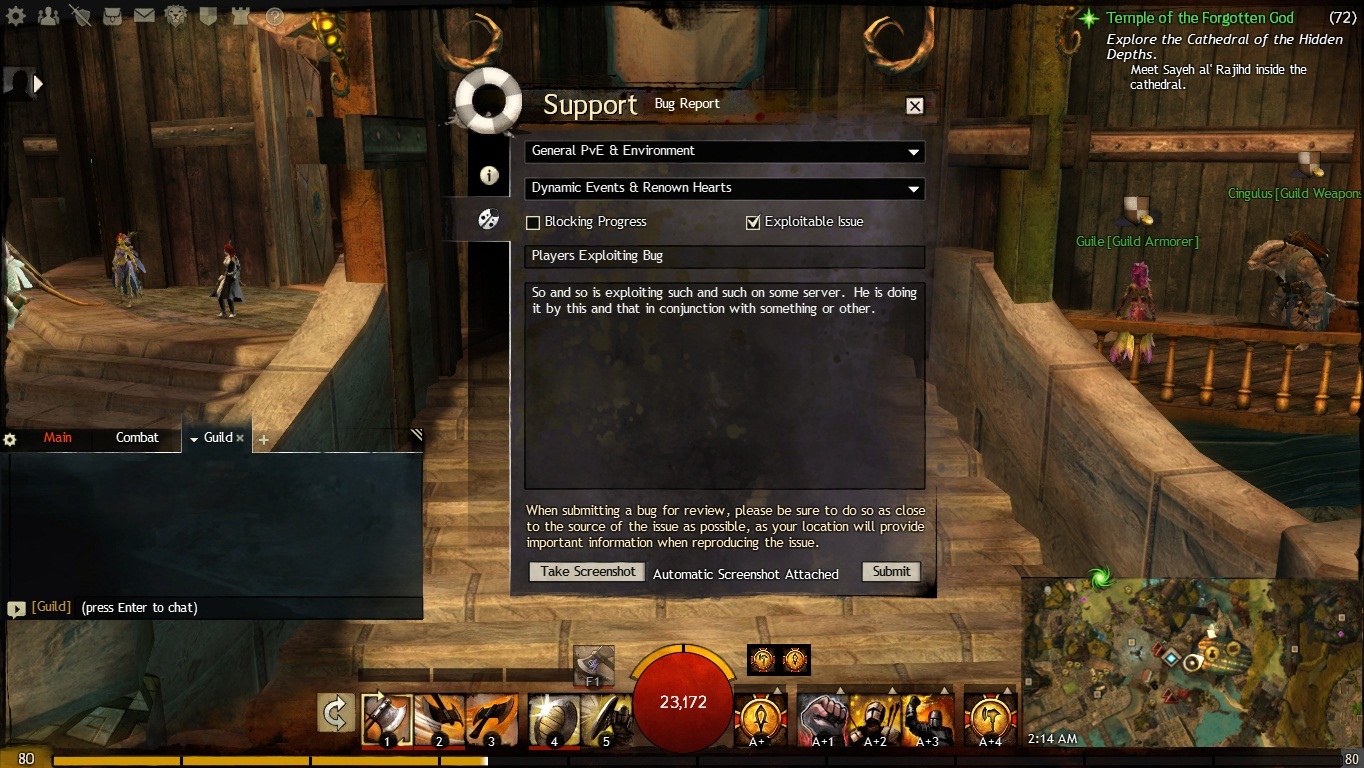Screen dimensions: 1364x768
Task: Tick the Blocking Progress checkbox
Action: (533, 222)
